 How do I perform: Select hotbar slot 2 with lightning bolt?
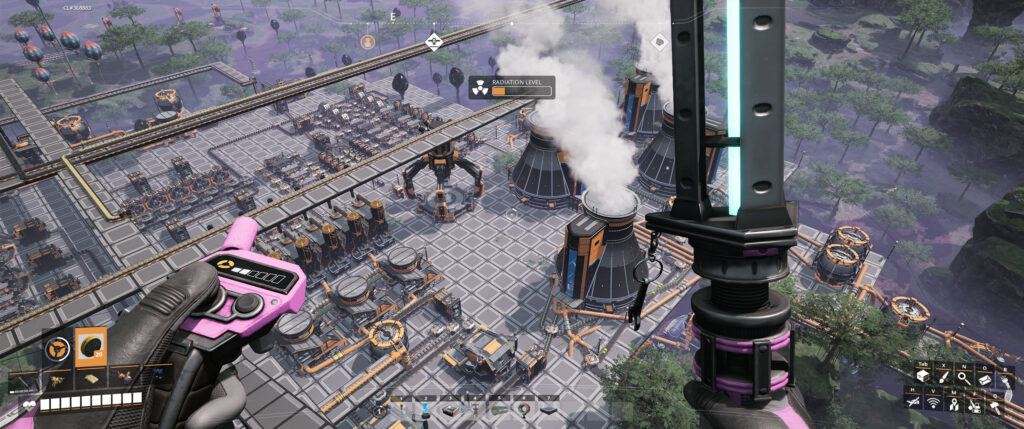click(426, 409)
